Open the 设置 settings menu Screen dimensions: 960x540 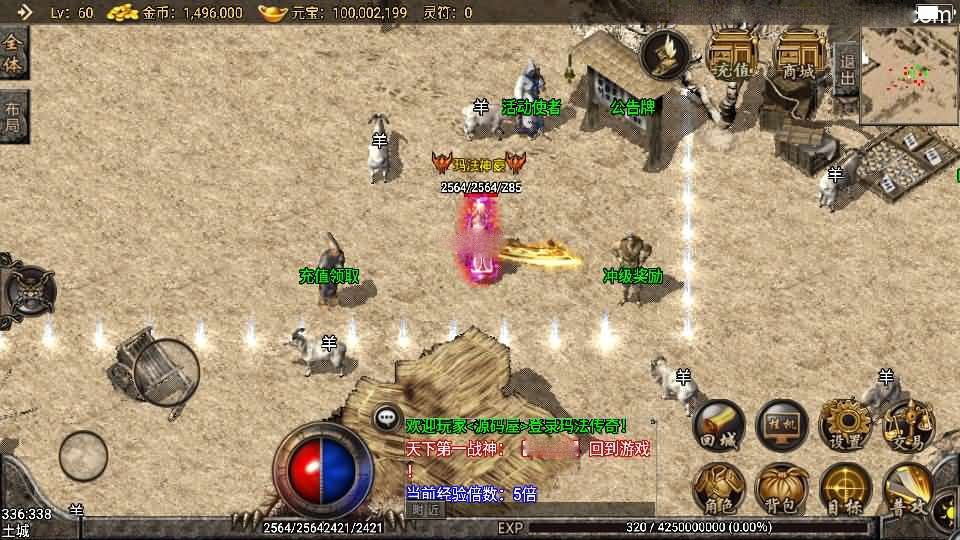[x=845, y=426]
